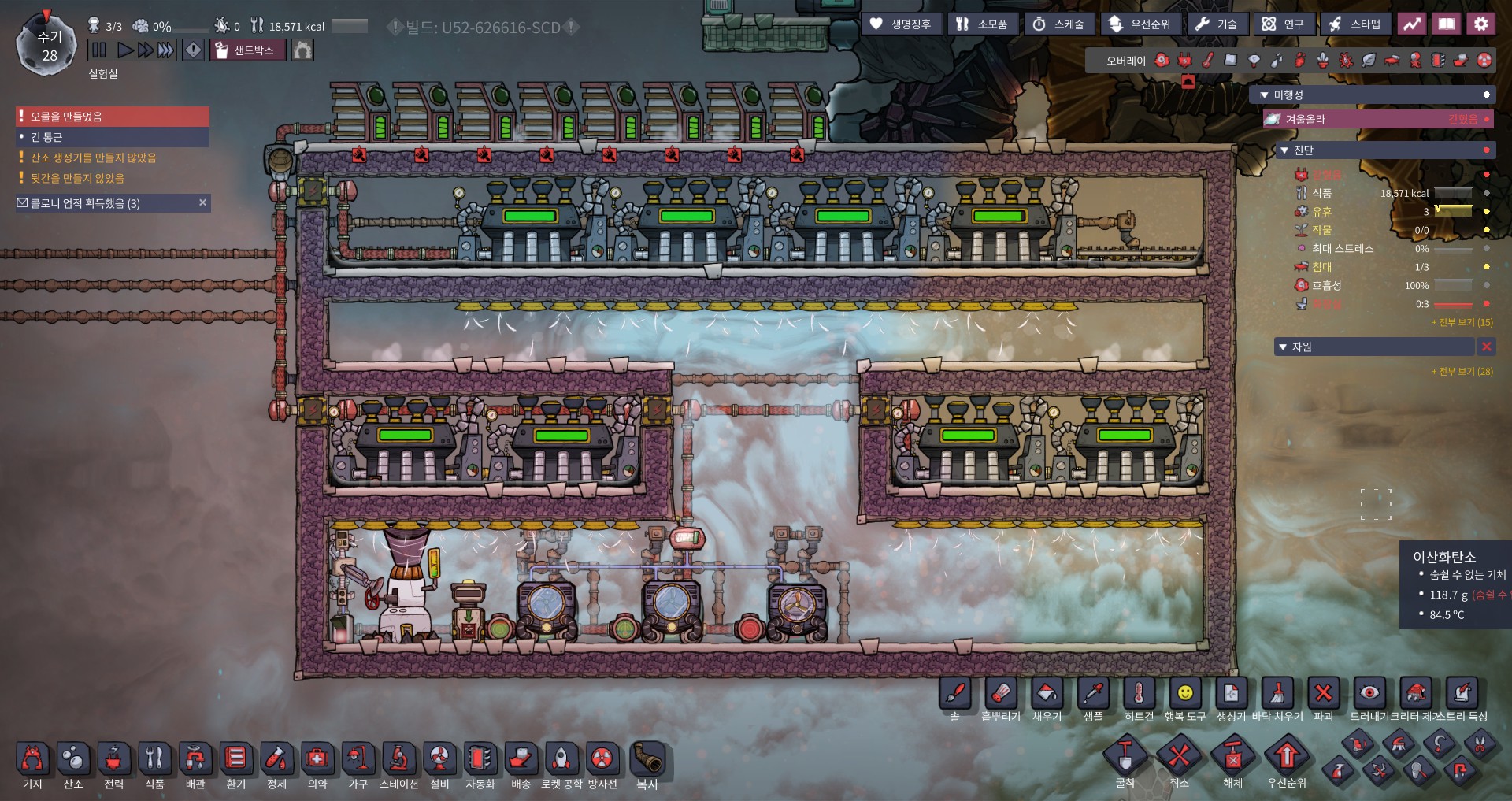The width and height of the screenshot is (1512, 801).
Task: Collapse the 진단 diagnostics panel header
Action: (1285, 150)
